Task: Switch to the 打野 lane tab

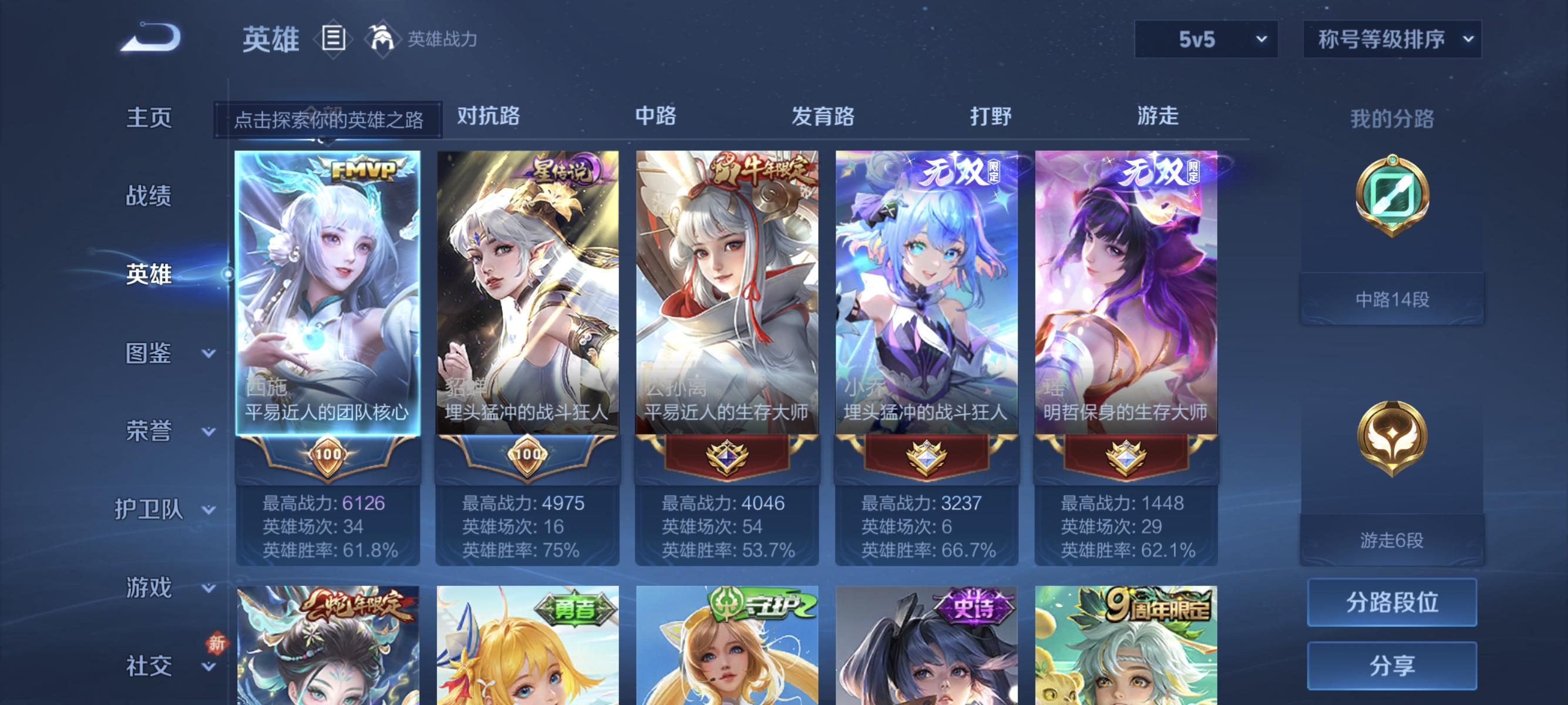Action: coord(992,117)
